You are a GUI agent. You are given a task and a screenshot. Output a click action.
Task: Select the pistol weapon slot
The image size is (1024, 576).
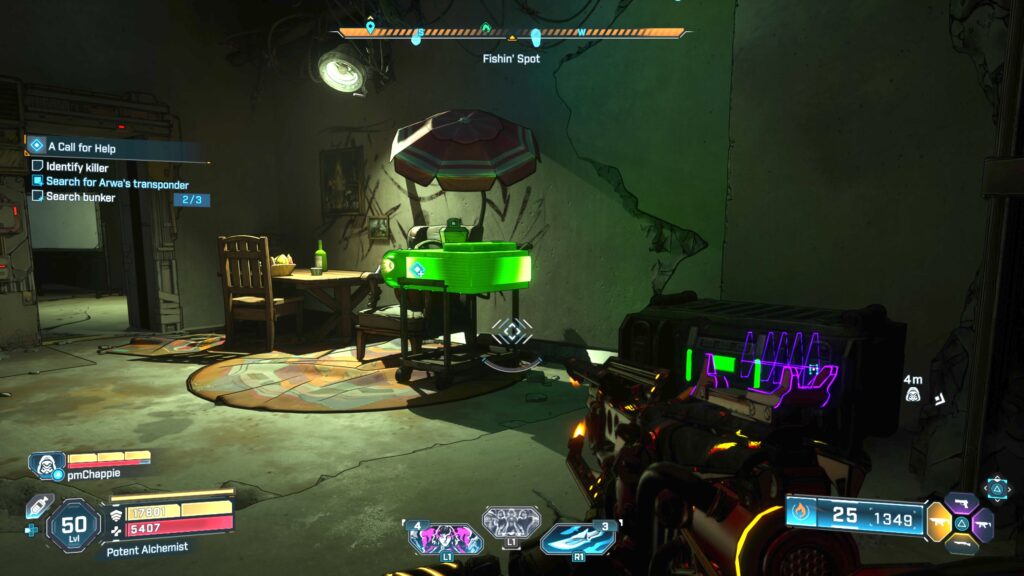[x=962, y=502]
